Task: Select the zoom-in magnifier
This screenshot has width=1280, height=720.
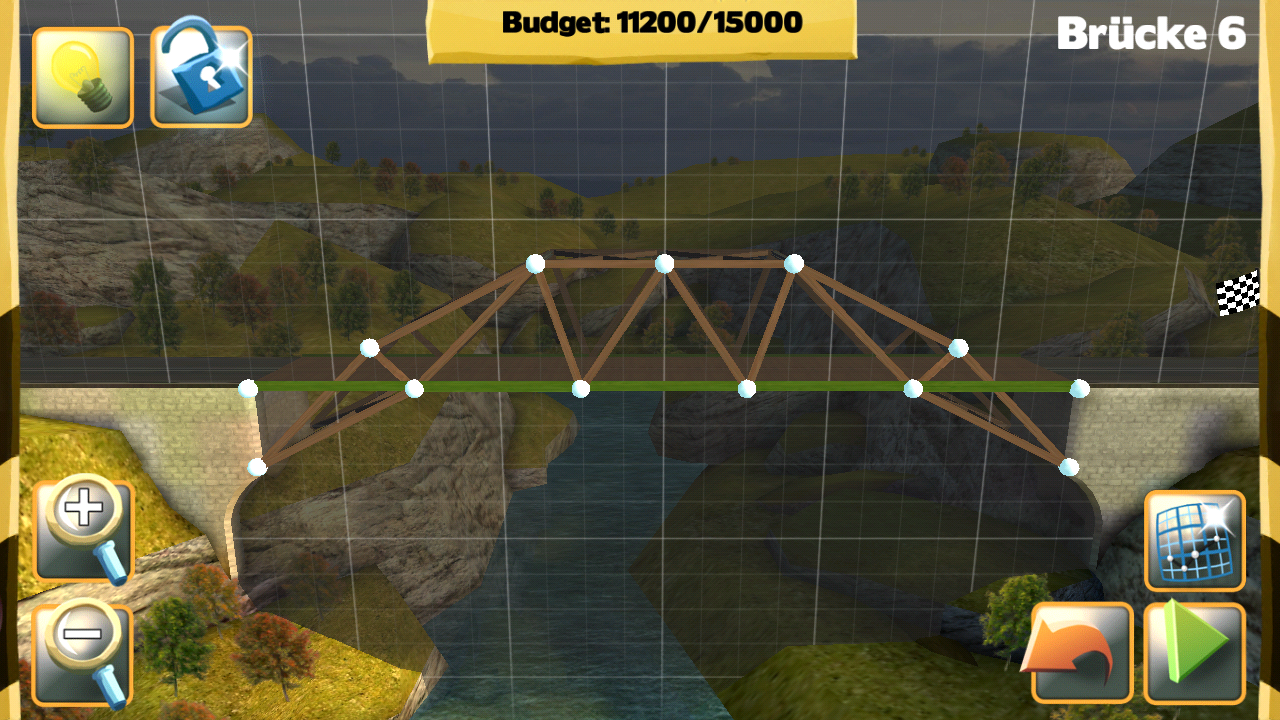Action: [83, 530]
